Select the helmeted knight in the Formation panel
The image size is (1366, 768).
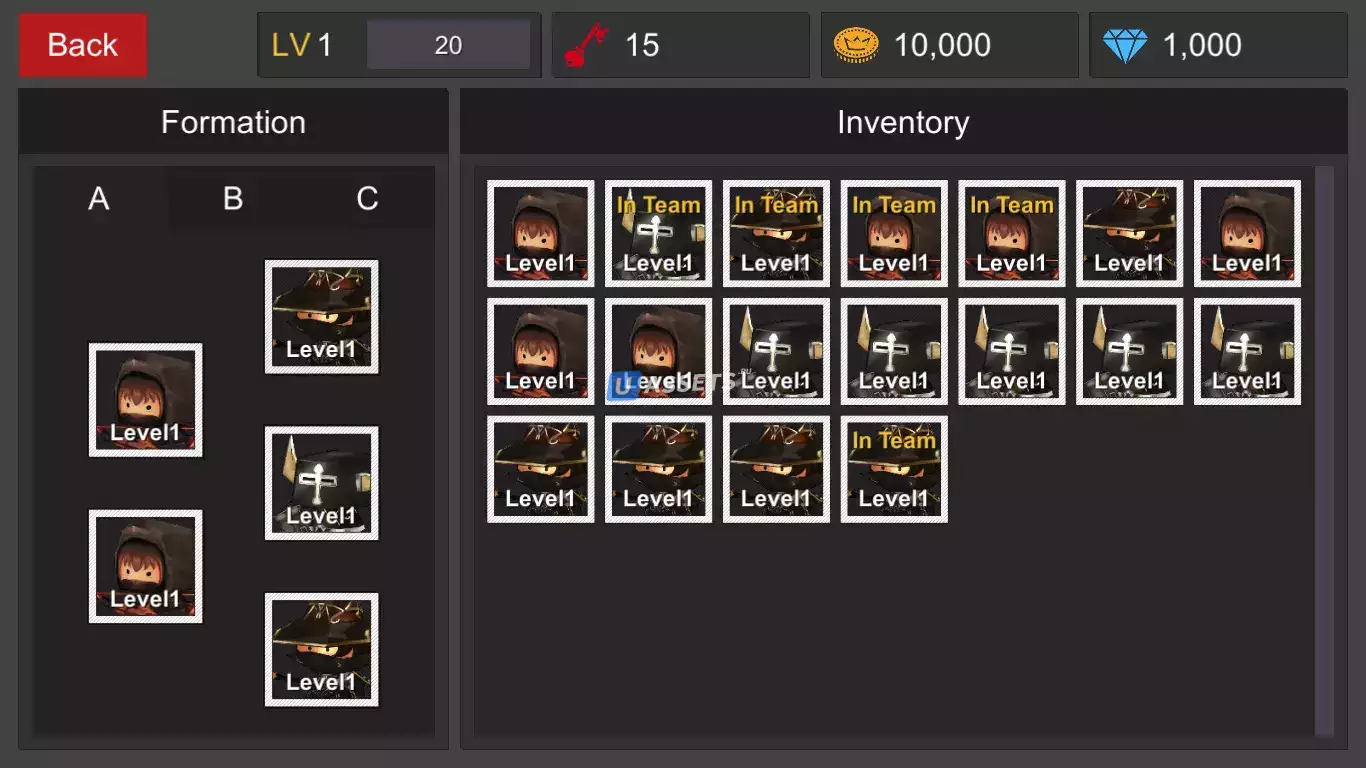point(321,483)
